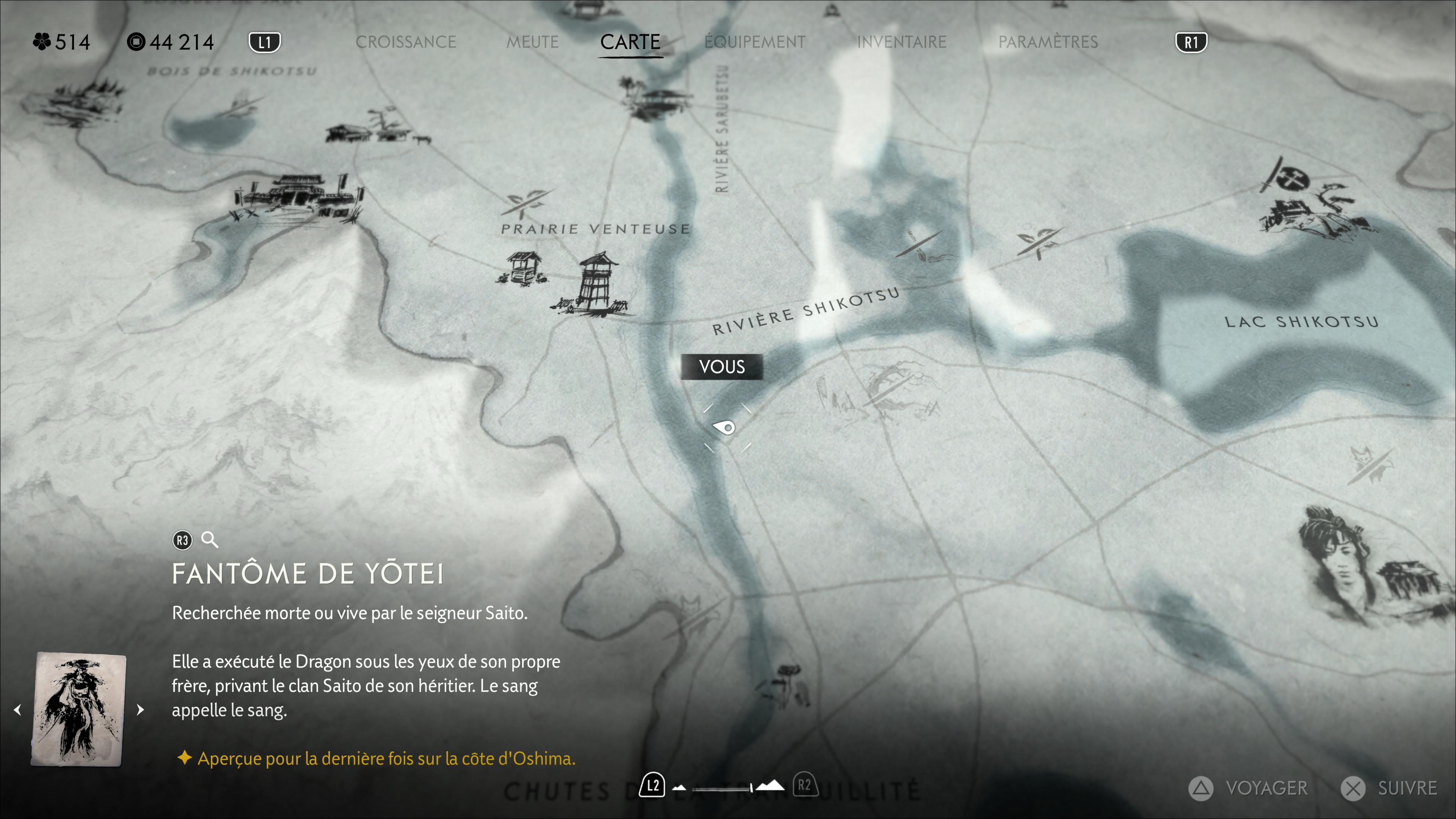Screen dimensions: 1456x819
Task: Click the magnifier inspect icon above the title
Action: point(210,540)
